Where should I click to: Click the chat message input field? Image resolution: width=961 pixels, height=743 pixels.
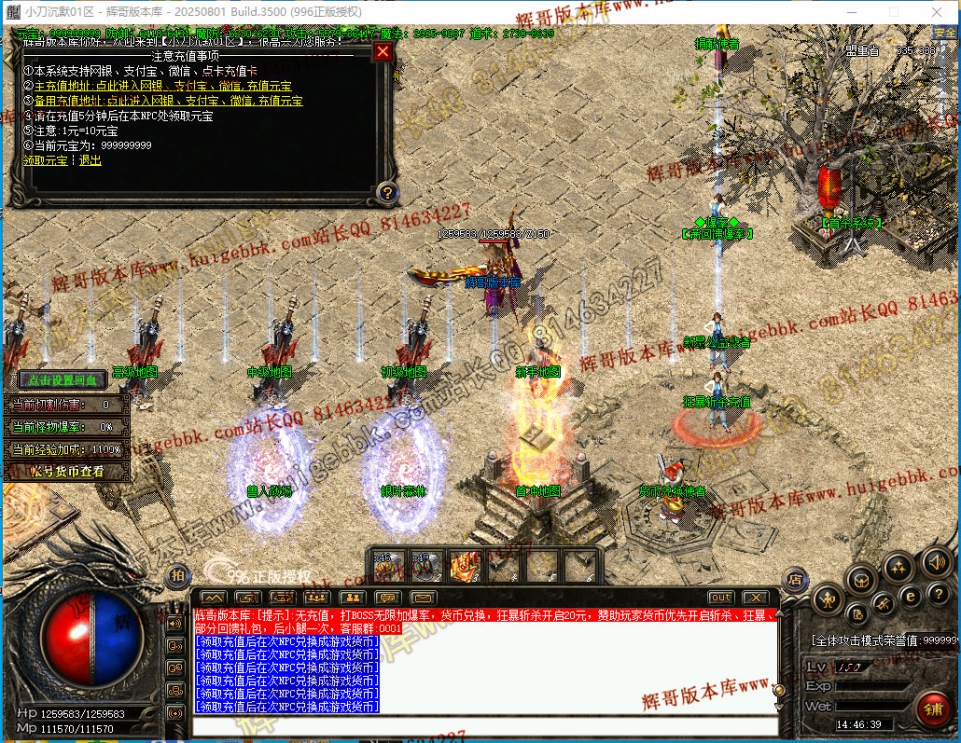pyautogui.click(x=480, y=724)
